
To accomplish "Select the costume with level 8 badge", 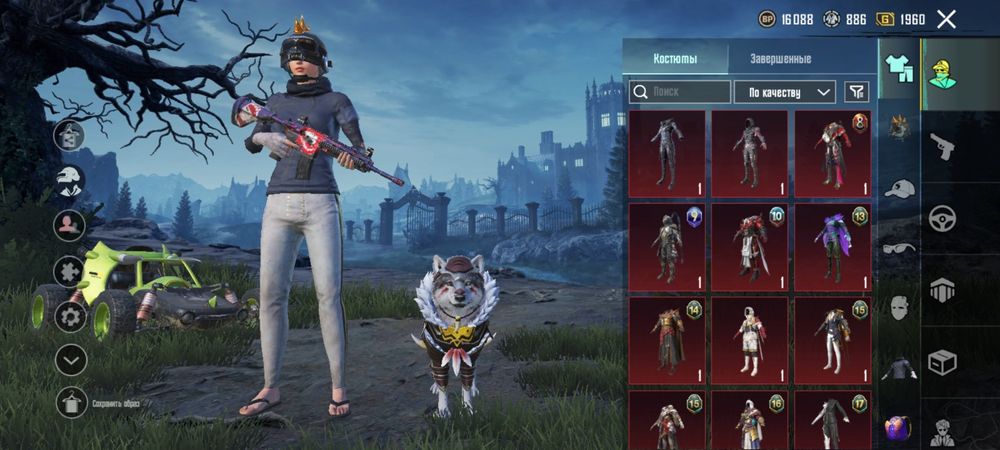I will (x=832, y=153).
